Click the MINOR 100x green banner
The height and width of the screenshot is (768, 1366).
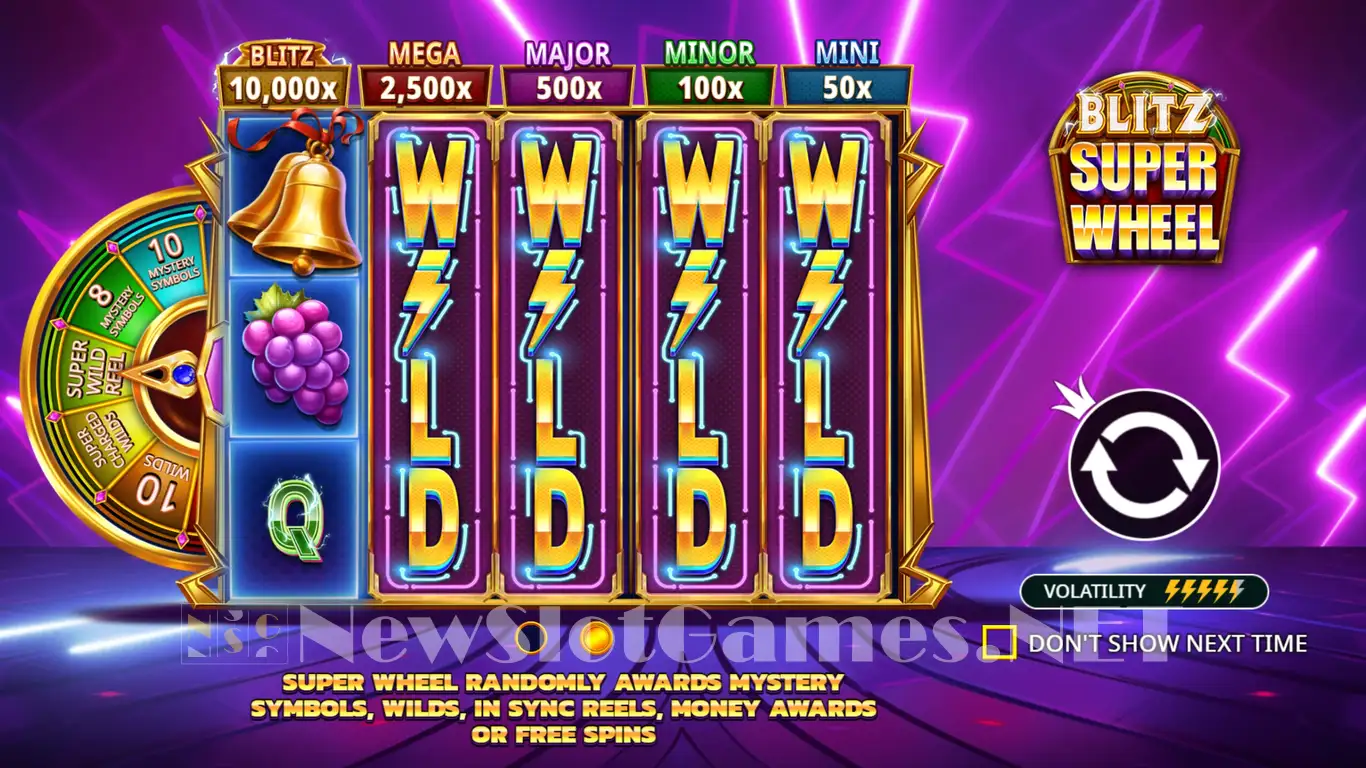[x=707, y=75]
